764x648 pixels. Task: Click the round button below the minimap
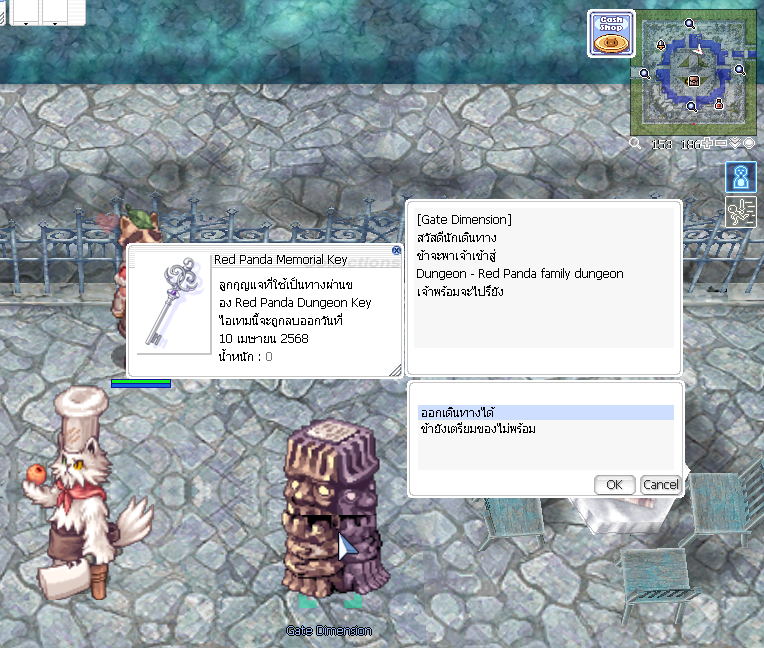point(749,144)
